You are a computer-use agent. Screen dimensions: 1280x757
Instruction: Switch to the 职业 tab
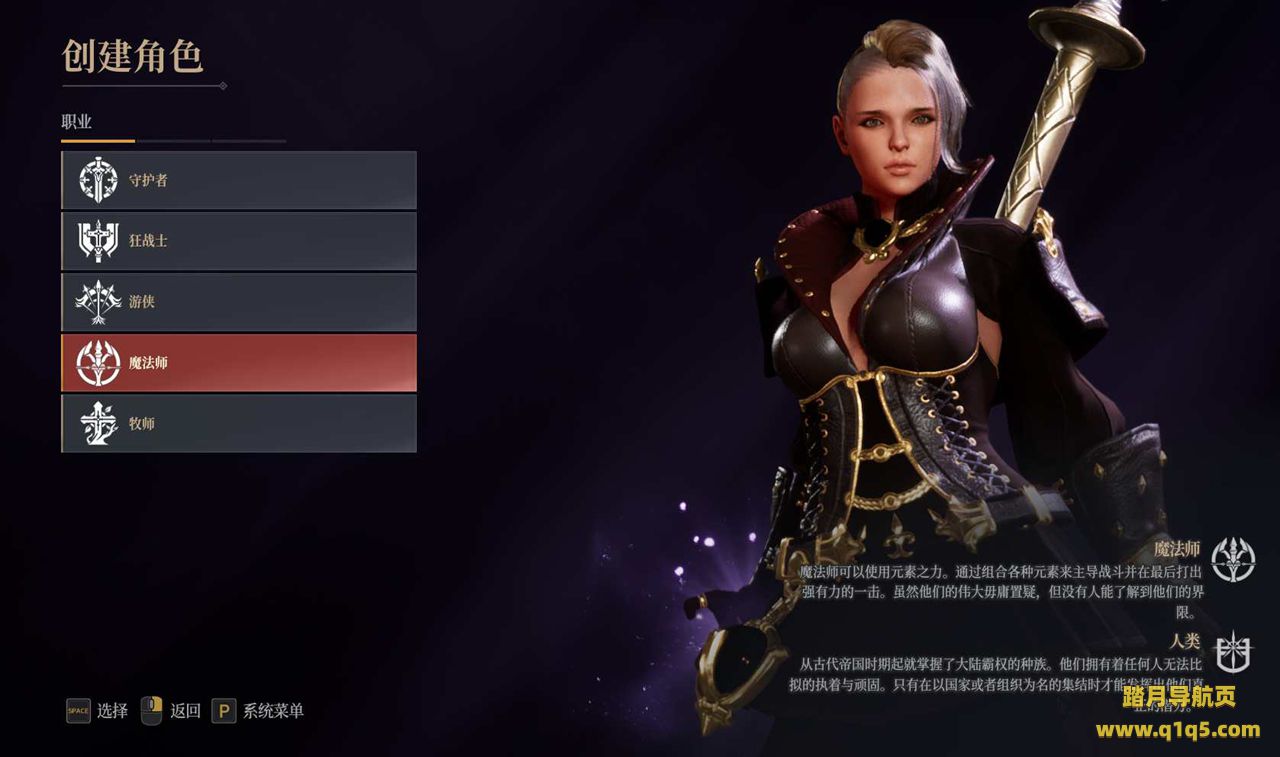(x=77, y=122)
